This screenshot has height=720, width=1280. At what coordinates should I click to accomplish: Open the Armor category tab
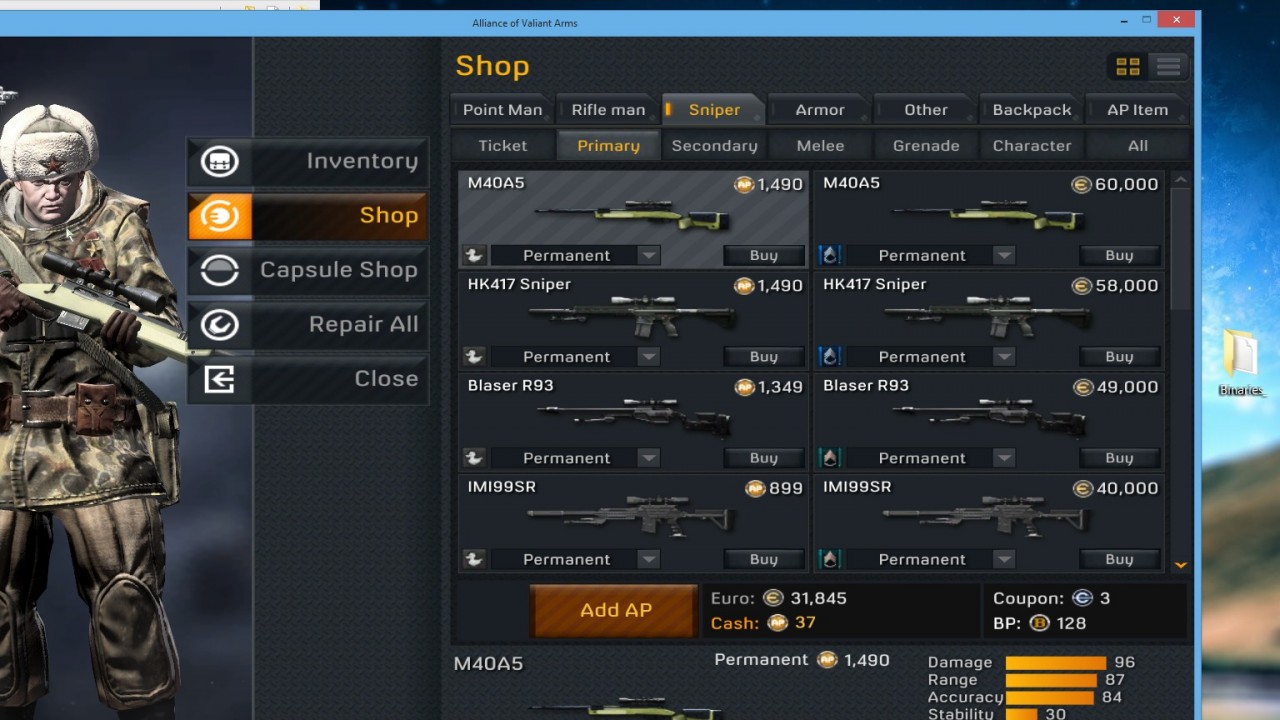pyautogui.click(x=819, y=110)
